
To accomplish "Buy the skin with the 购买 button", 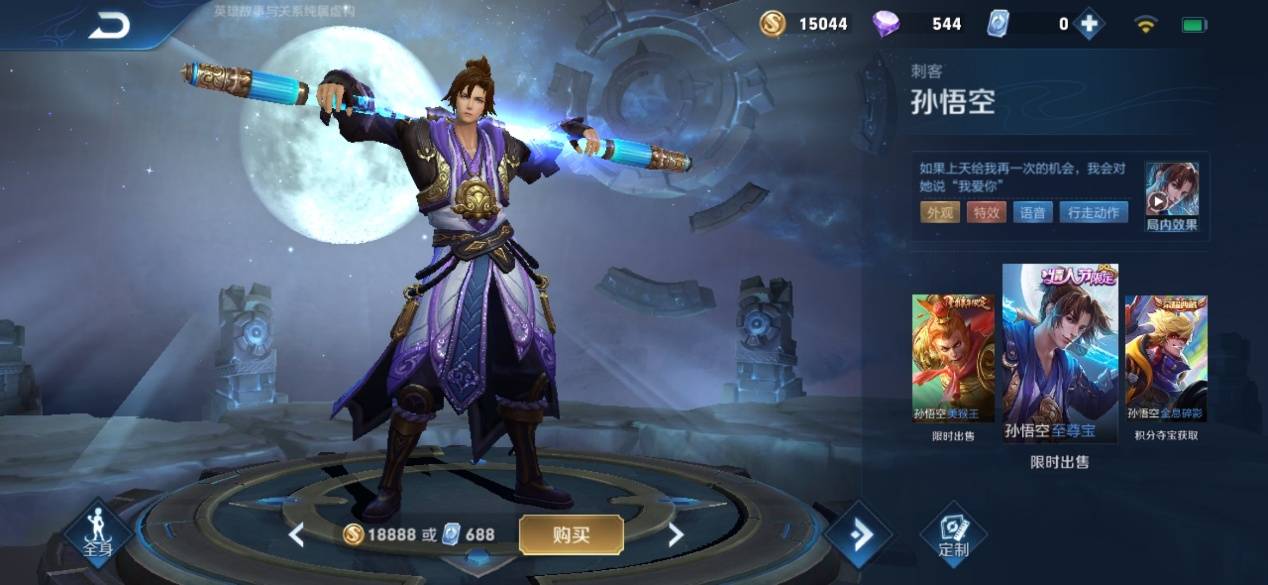I will point(570,535).
